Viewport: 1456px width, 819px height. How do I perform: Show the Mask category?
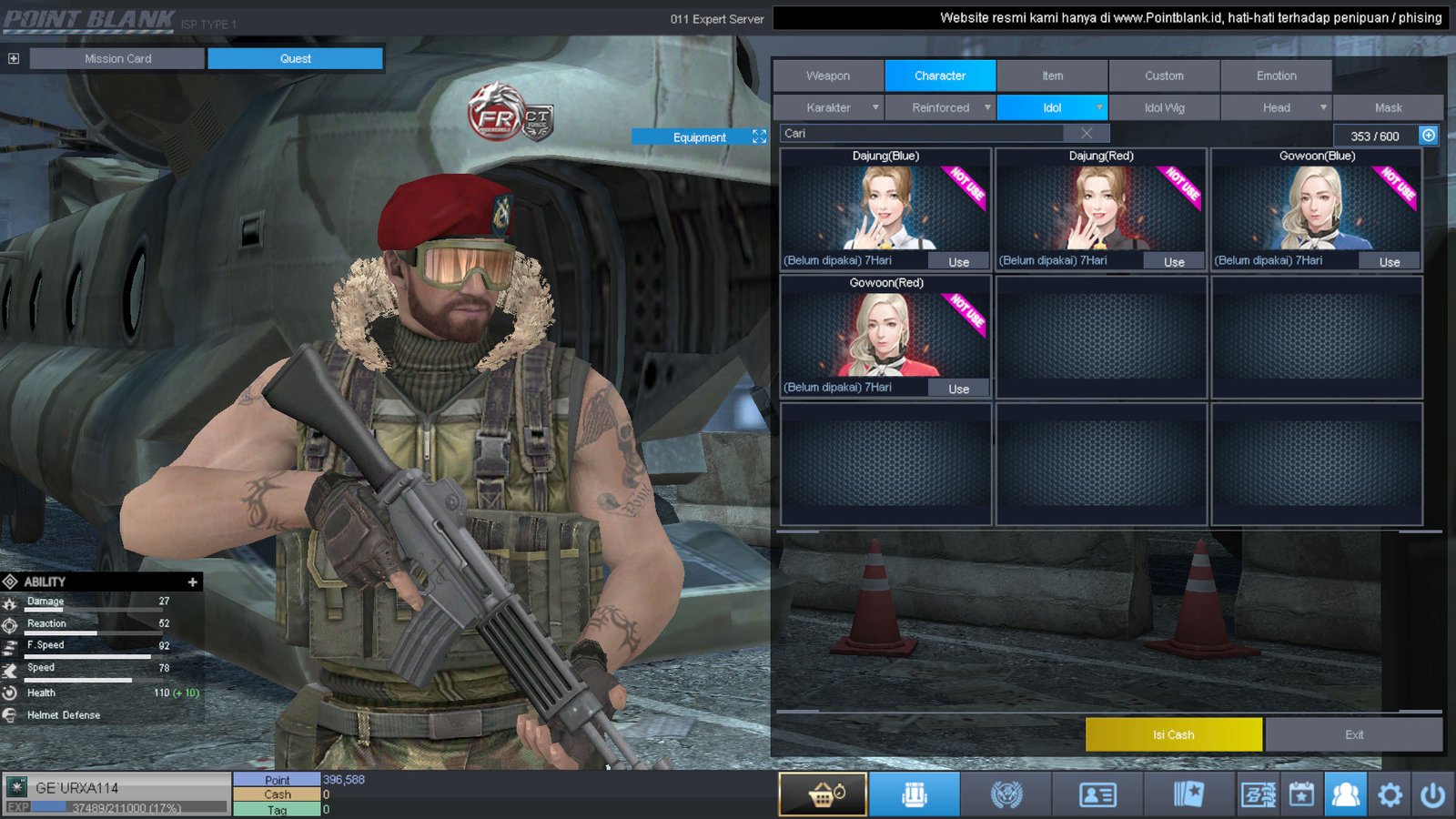tap(1388, 107)
